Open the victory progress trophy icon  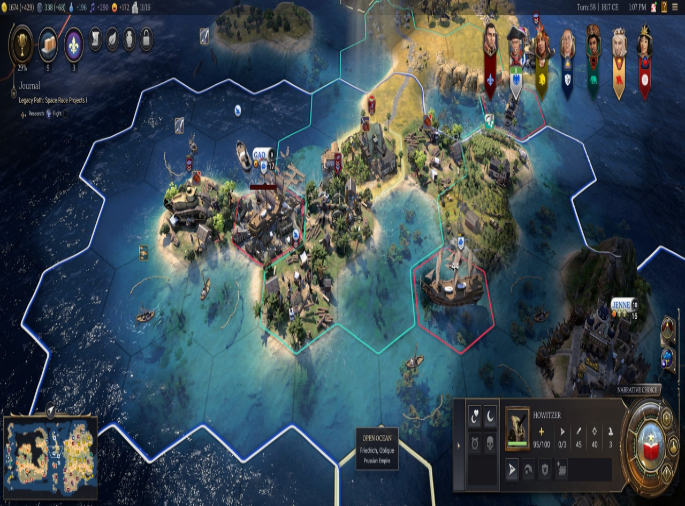(x=22, y=42)
